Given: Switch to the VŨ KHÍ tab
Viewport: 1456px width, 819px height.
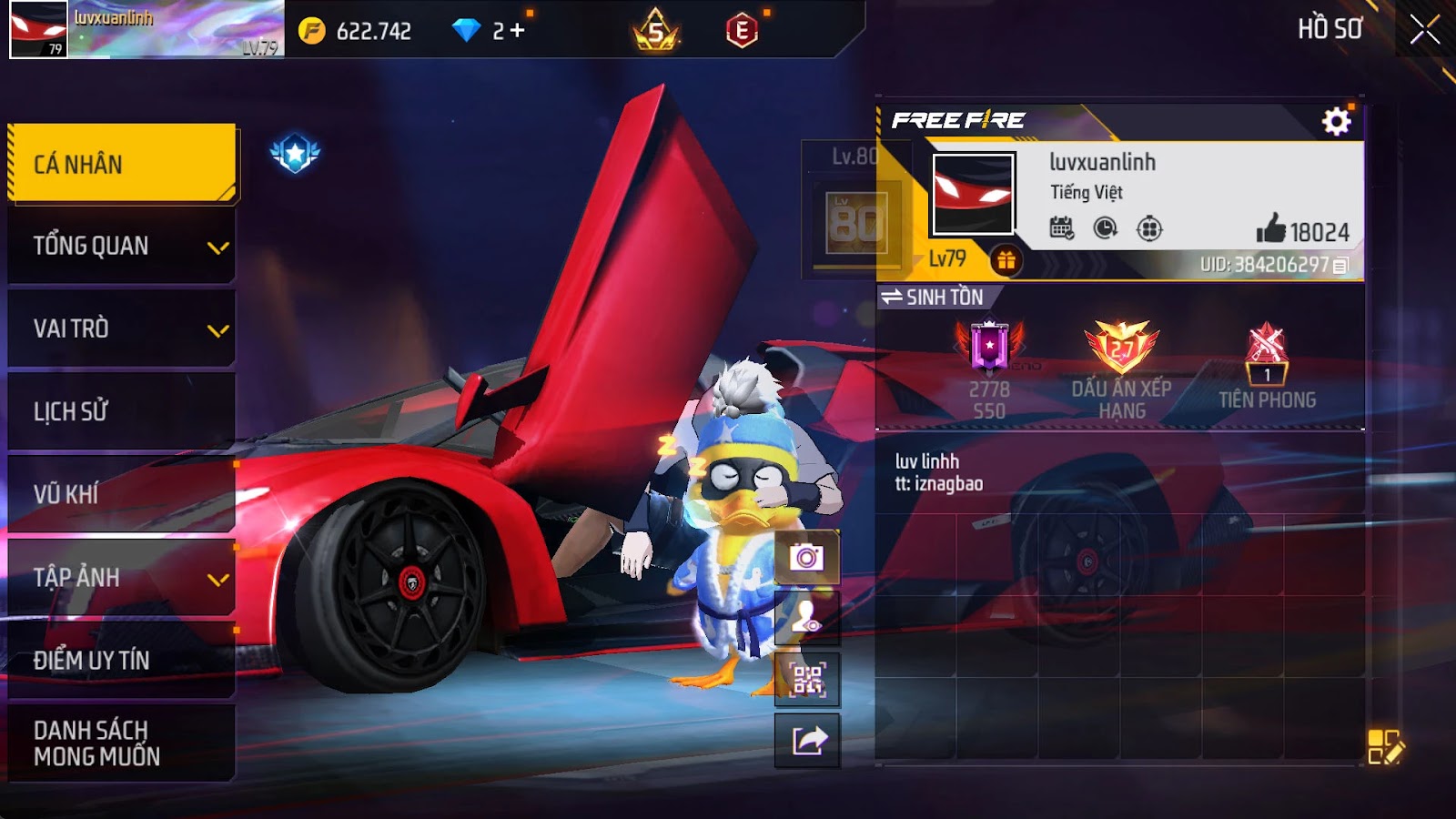Looking at the screenshot, I should [122, 494].
